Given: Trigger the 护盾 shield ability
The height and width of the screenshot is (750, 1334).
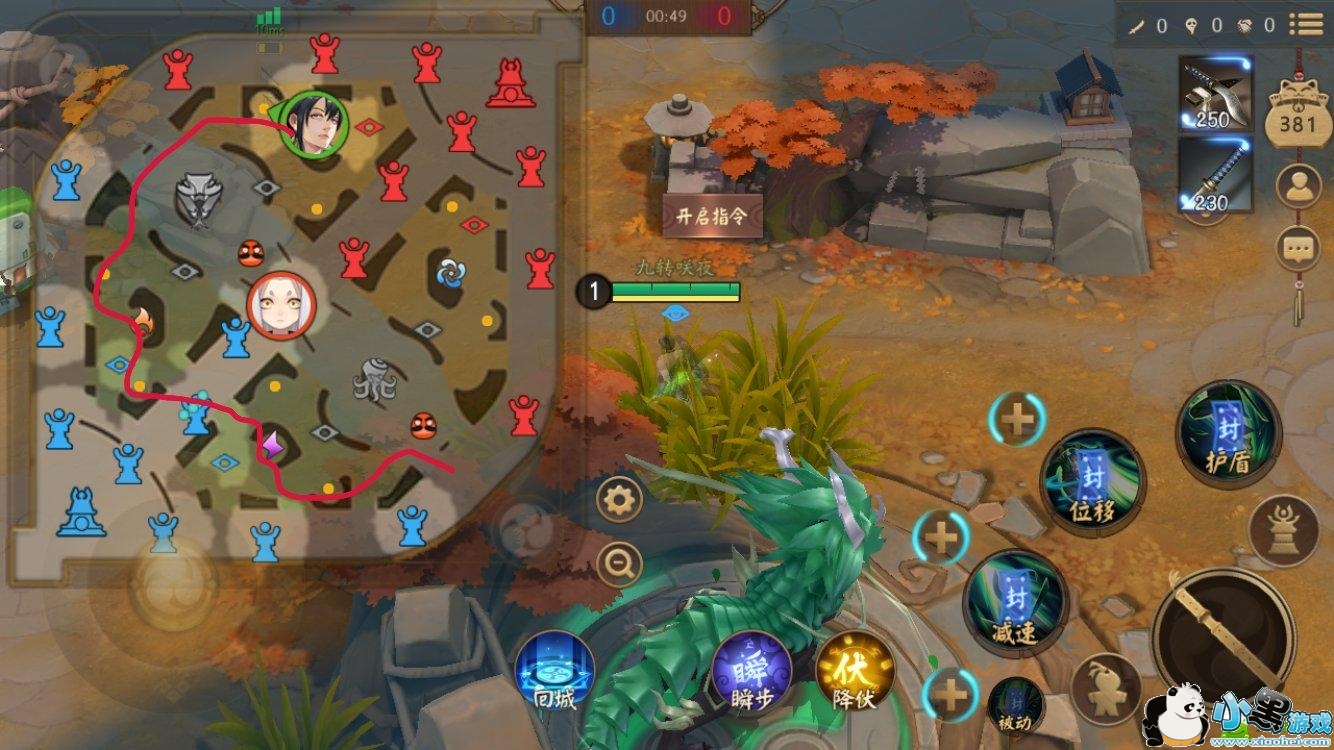Looking at the screenshot, I should point(1229,434).
